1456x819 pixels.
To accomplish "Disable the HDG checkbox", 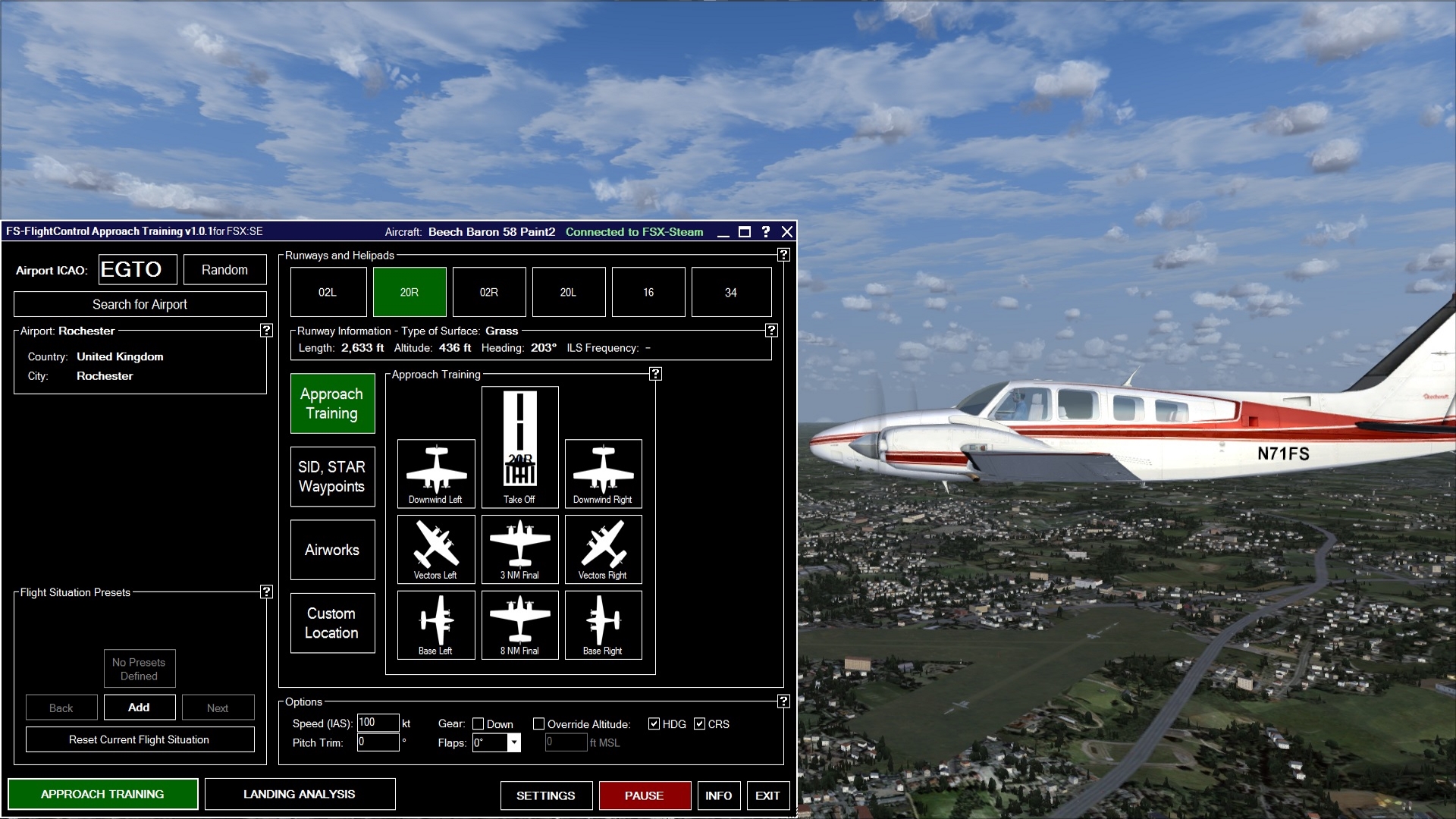I will 653,723.
